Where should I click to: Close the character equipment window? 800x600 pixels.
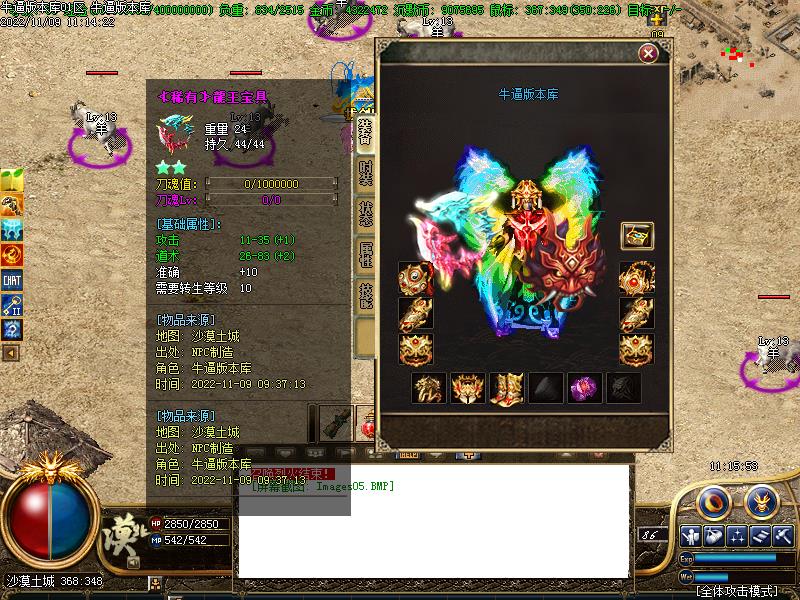pos(647,54)
